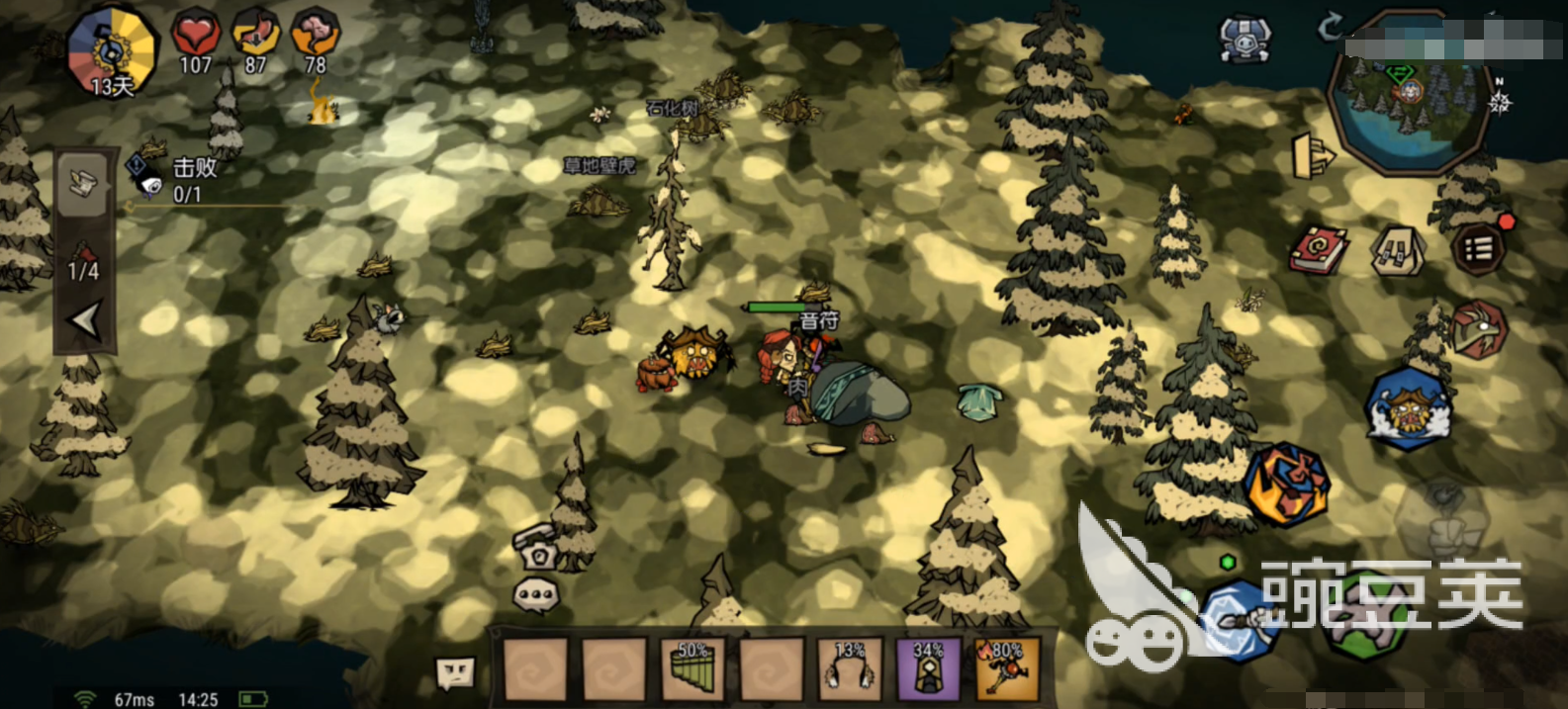Click the robot chest icon

tap(1245, 41)
